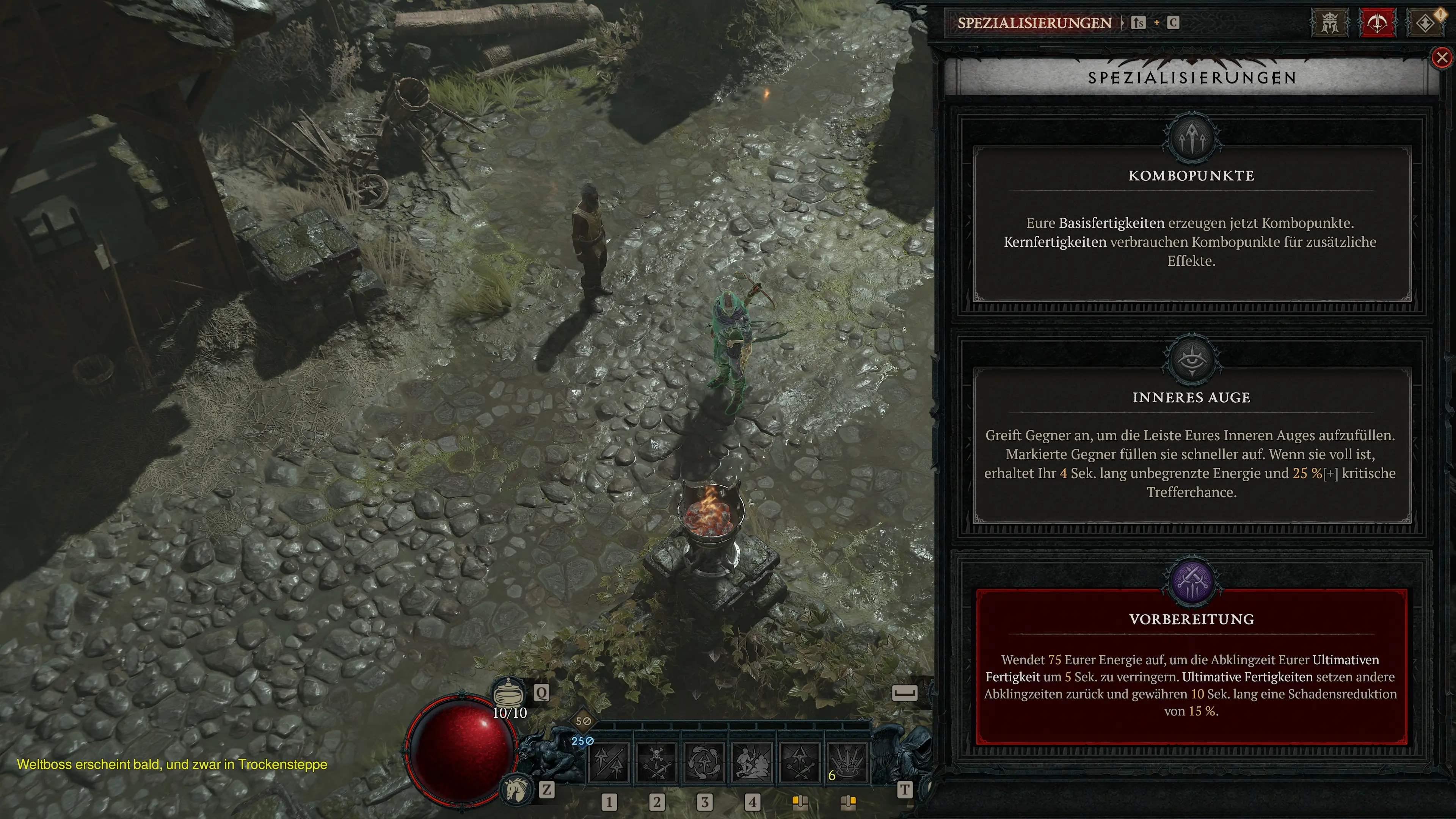Choose the Inneres Auge specialization
The height and width of the screenshot is (819, 1456).
coord(1191,445)
